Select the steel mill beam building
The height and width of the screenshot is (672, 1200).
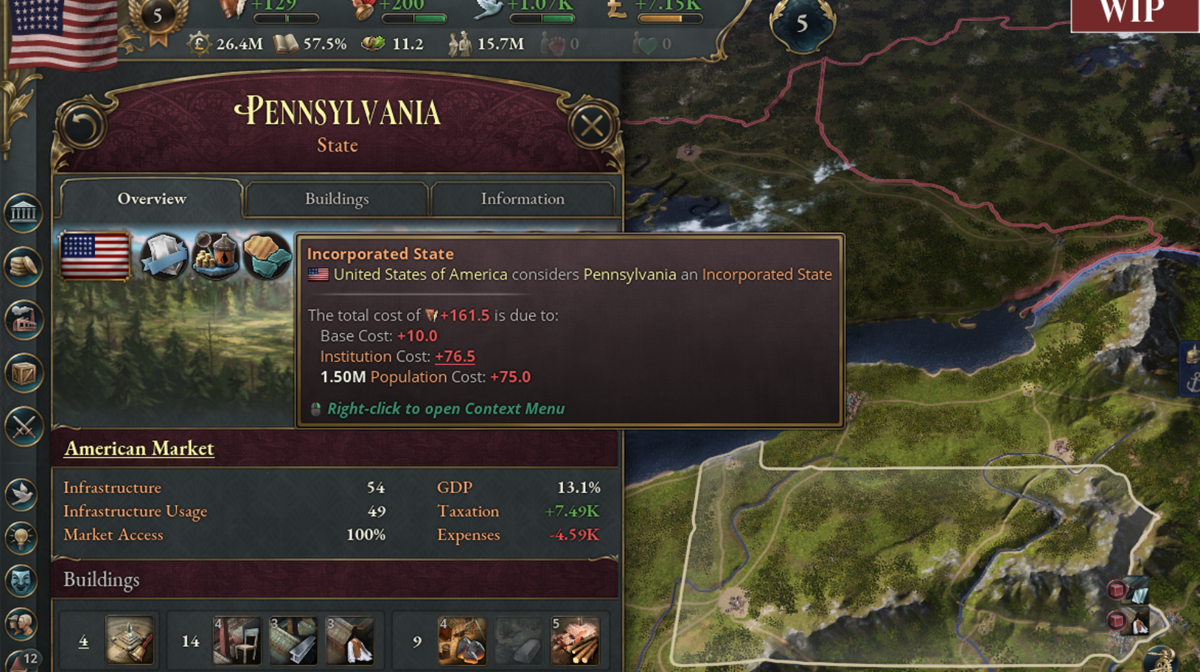pos(293,641)
